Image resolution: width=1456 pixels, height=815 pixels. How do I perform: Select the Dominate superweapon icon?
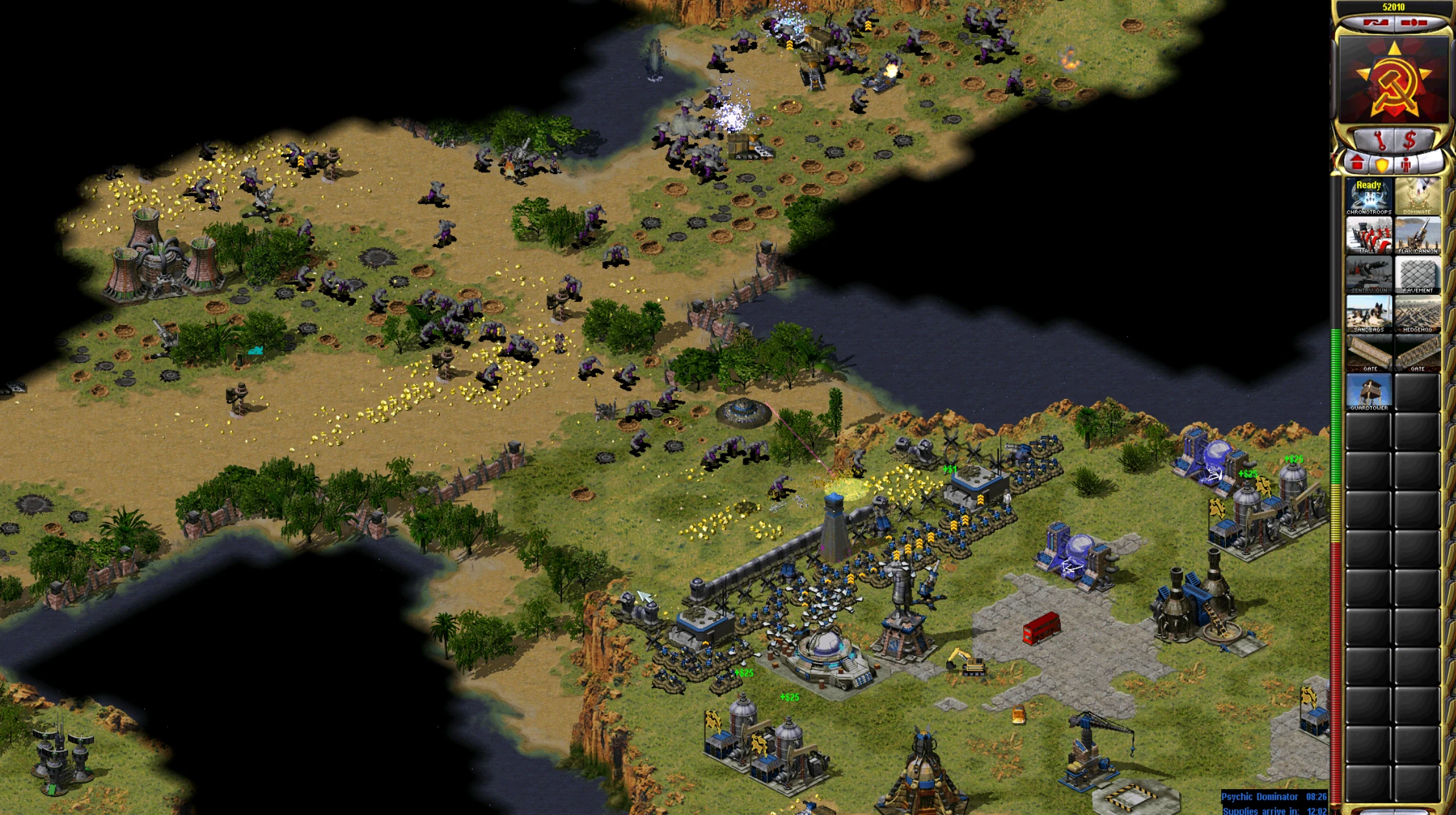pos(1417,196)
